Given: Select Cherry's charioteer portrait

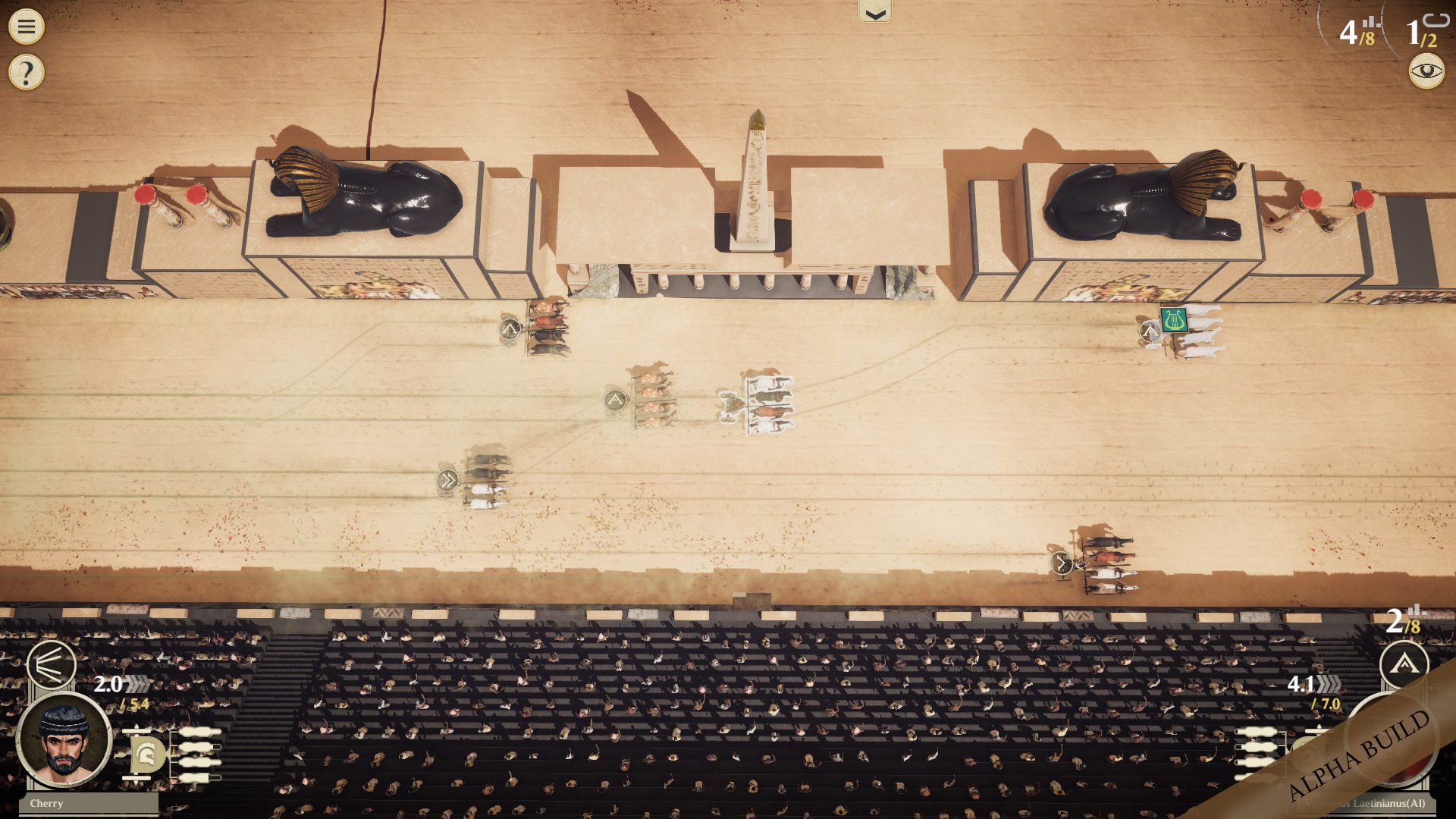Looking at the screenshot, I should point(64,739).
